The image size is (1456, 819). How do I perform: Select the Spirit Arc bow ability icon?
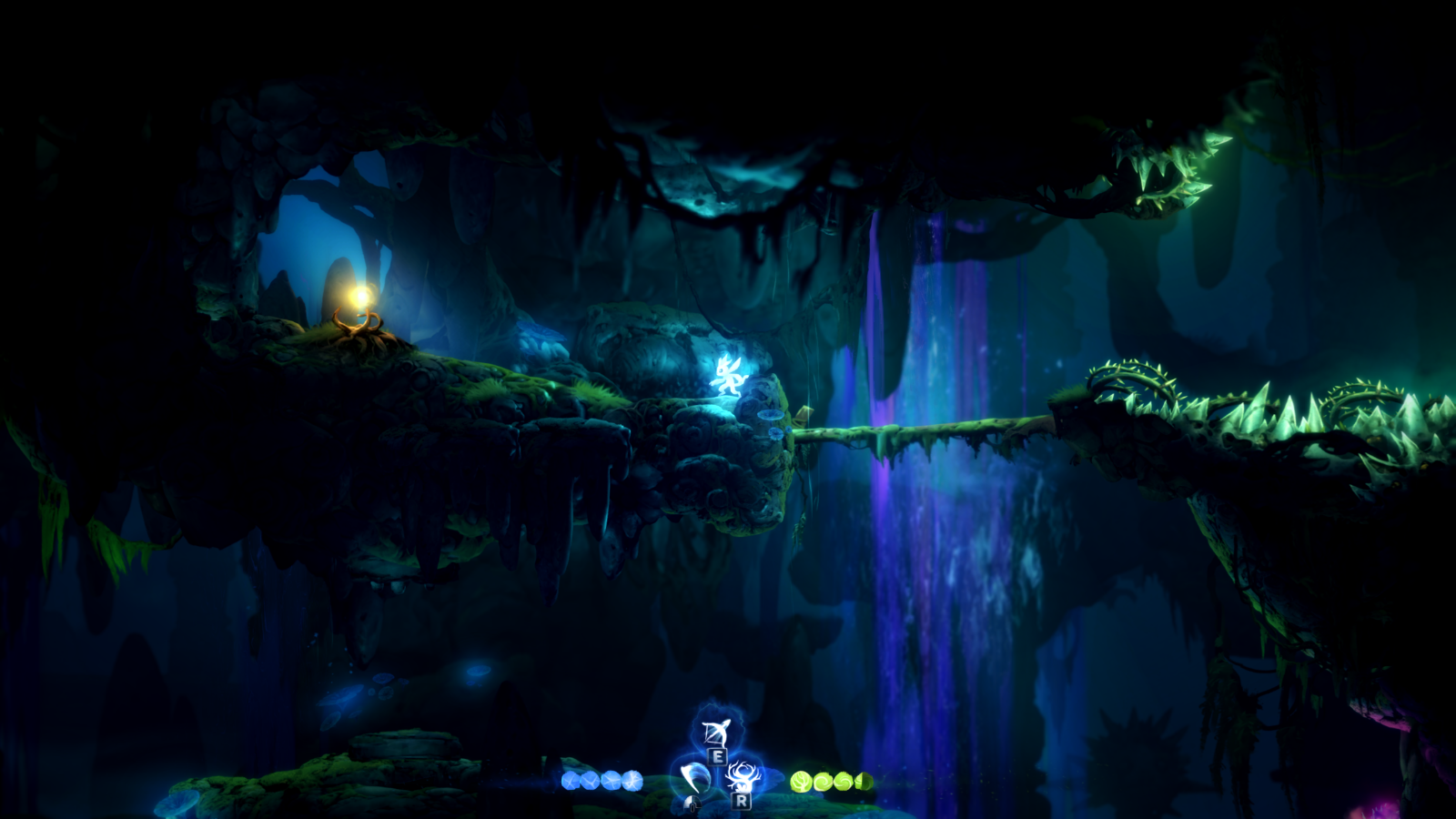[716, 732]
